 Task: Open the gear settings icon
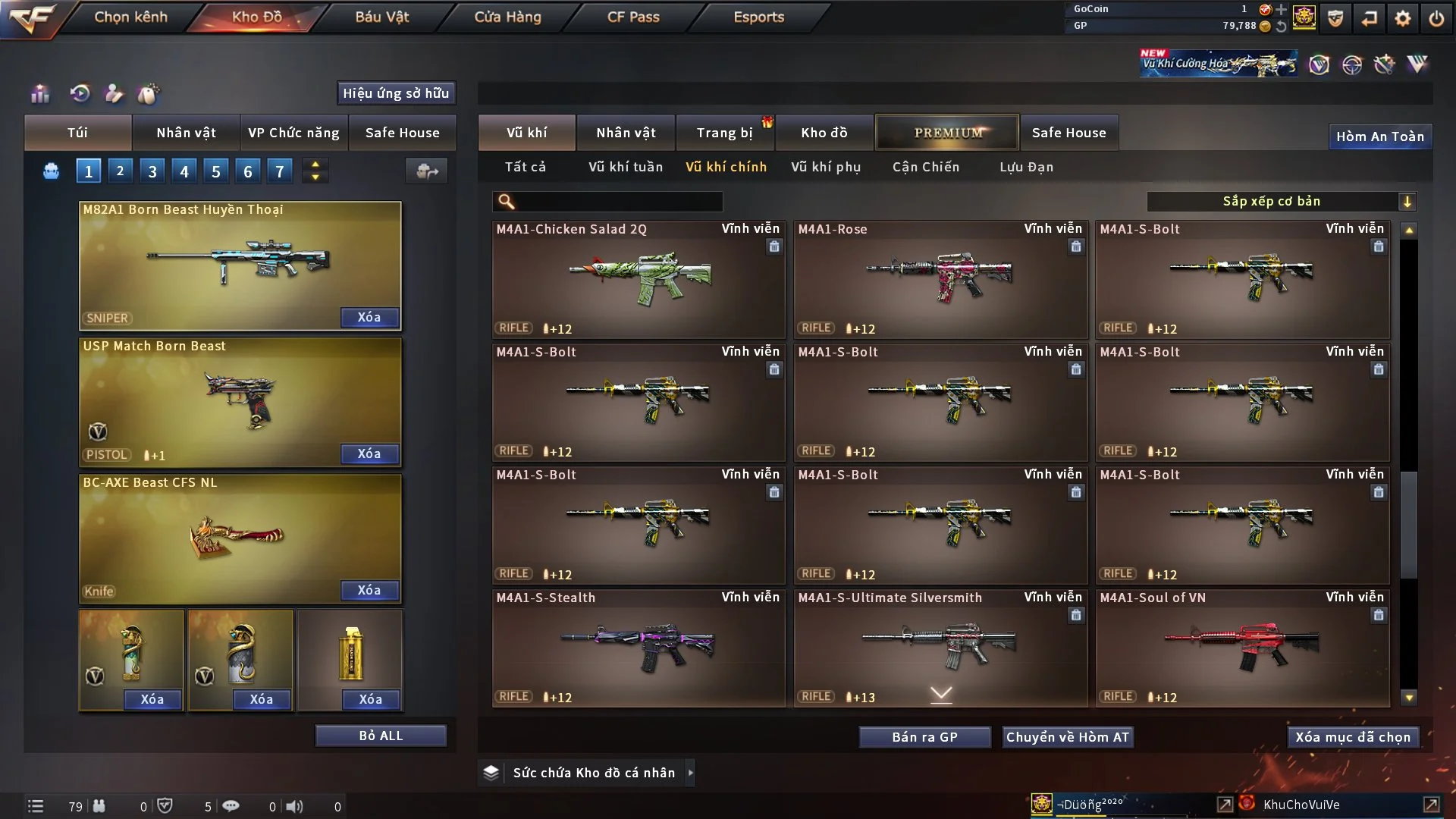1402,18
